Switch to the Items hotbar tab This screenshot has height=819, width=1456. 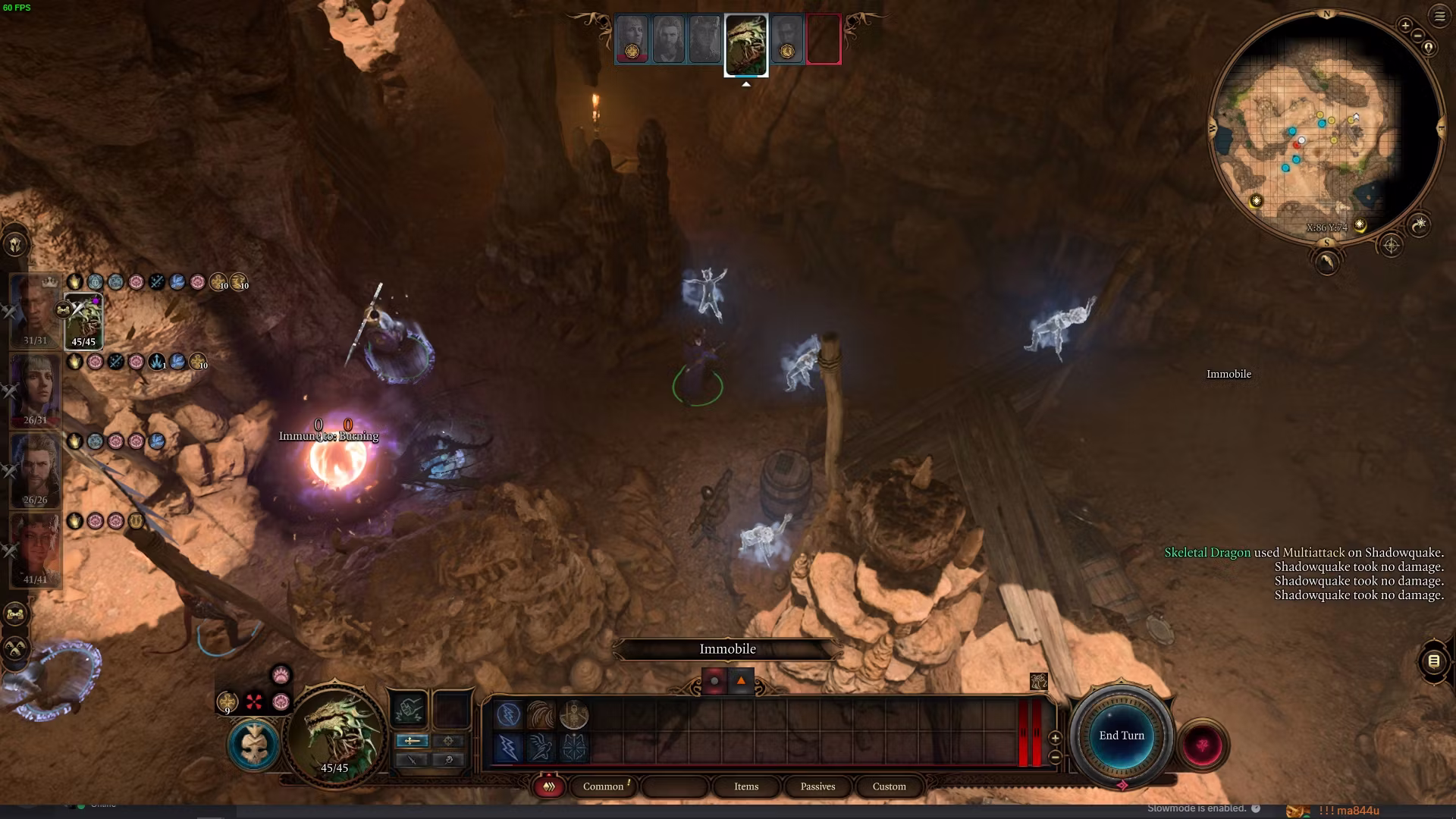[x=746, y=786]
